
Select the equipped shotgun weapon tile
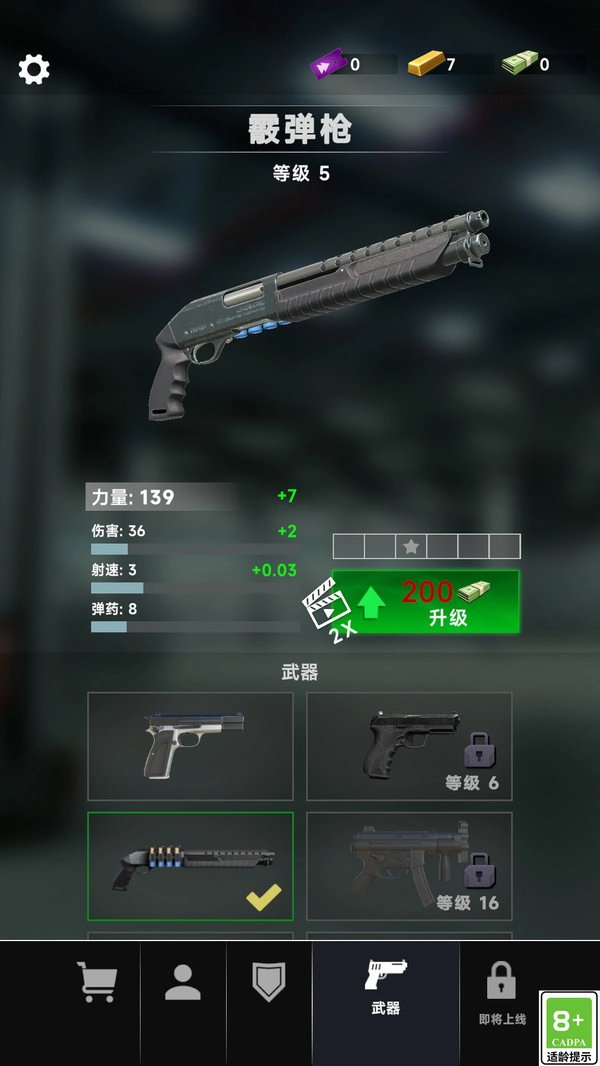[190, 865]
